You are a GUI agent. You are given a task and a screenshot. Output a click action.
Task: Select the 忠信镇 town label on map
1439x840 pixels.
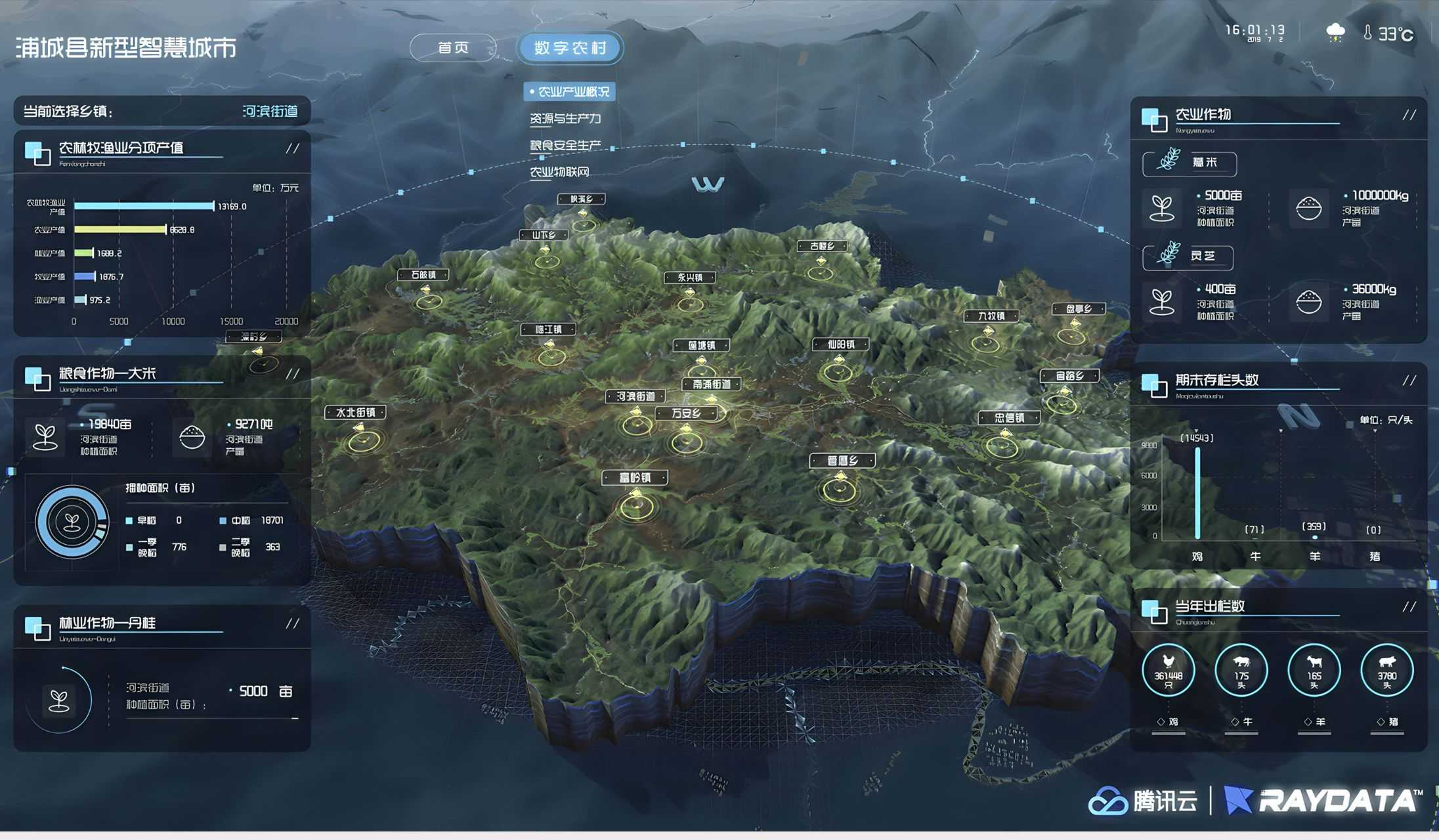tap(1009, 418)
